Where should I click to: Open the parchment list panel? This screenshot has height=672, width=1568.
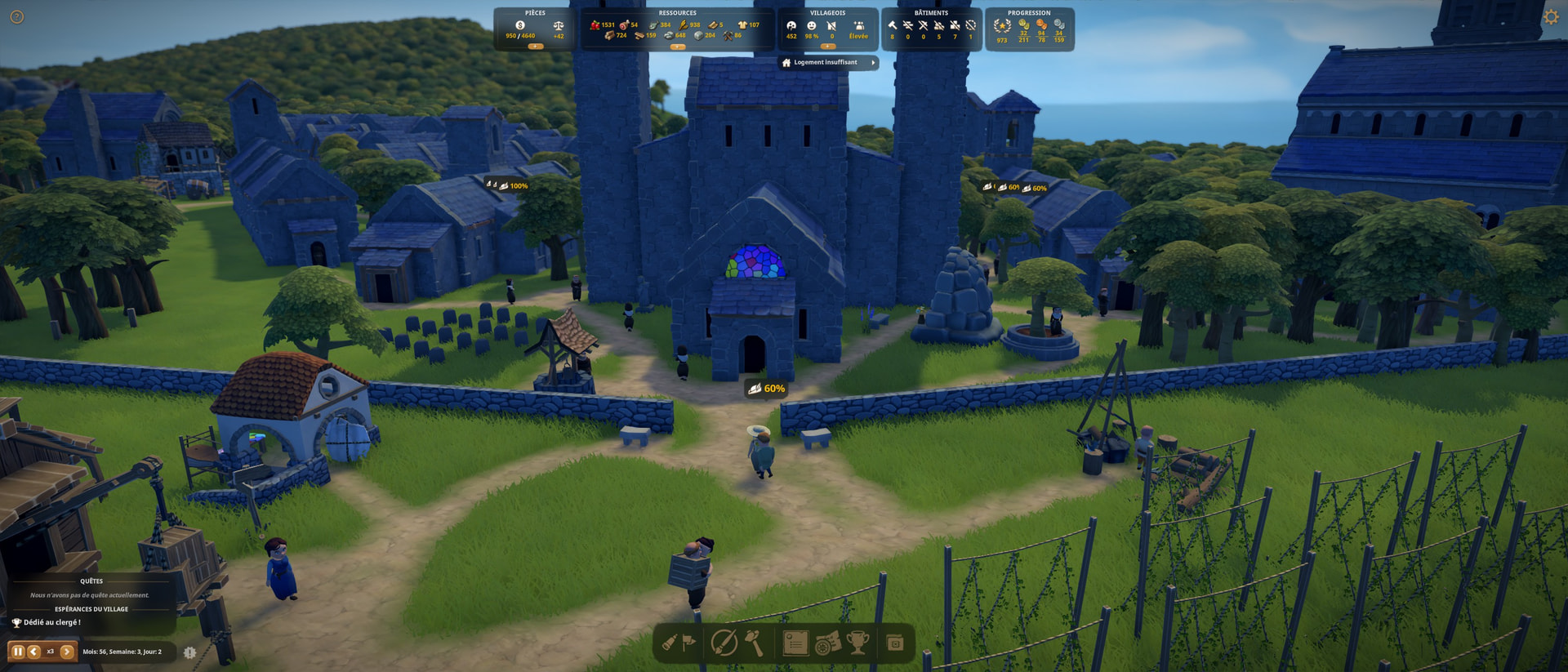coord(795,643)
